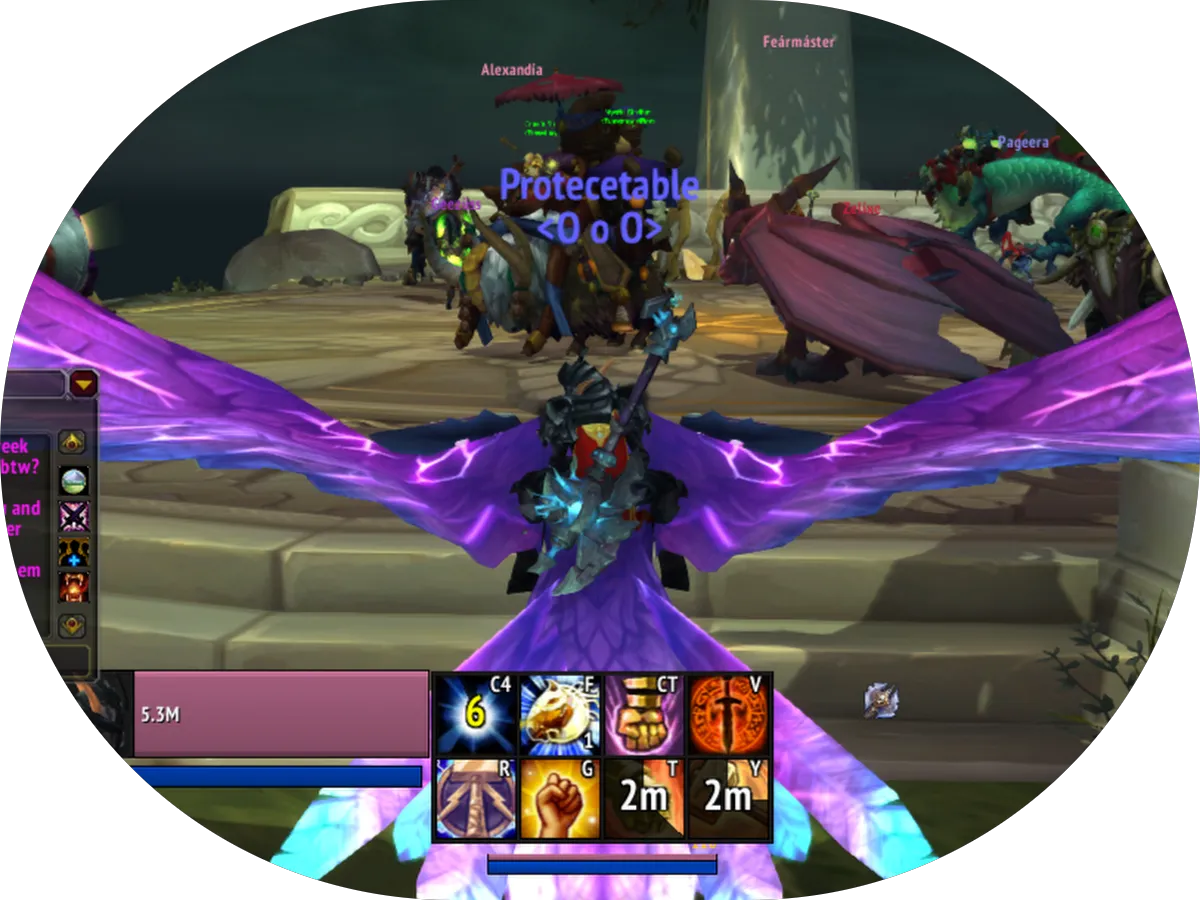
Task: Cast the orange sword seal ability
Action: (729, 714)
